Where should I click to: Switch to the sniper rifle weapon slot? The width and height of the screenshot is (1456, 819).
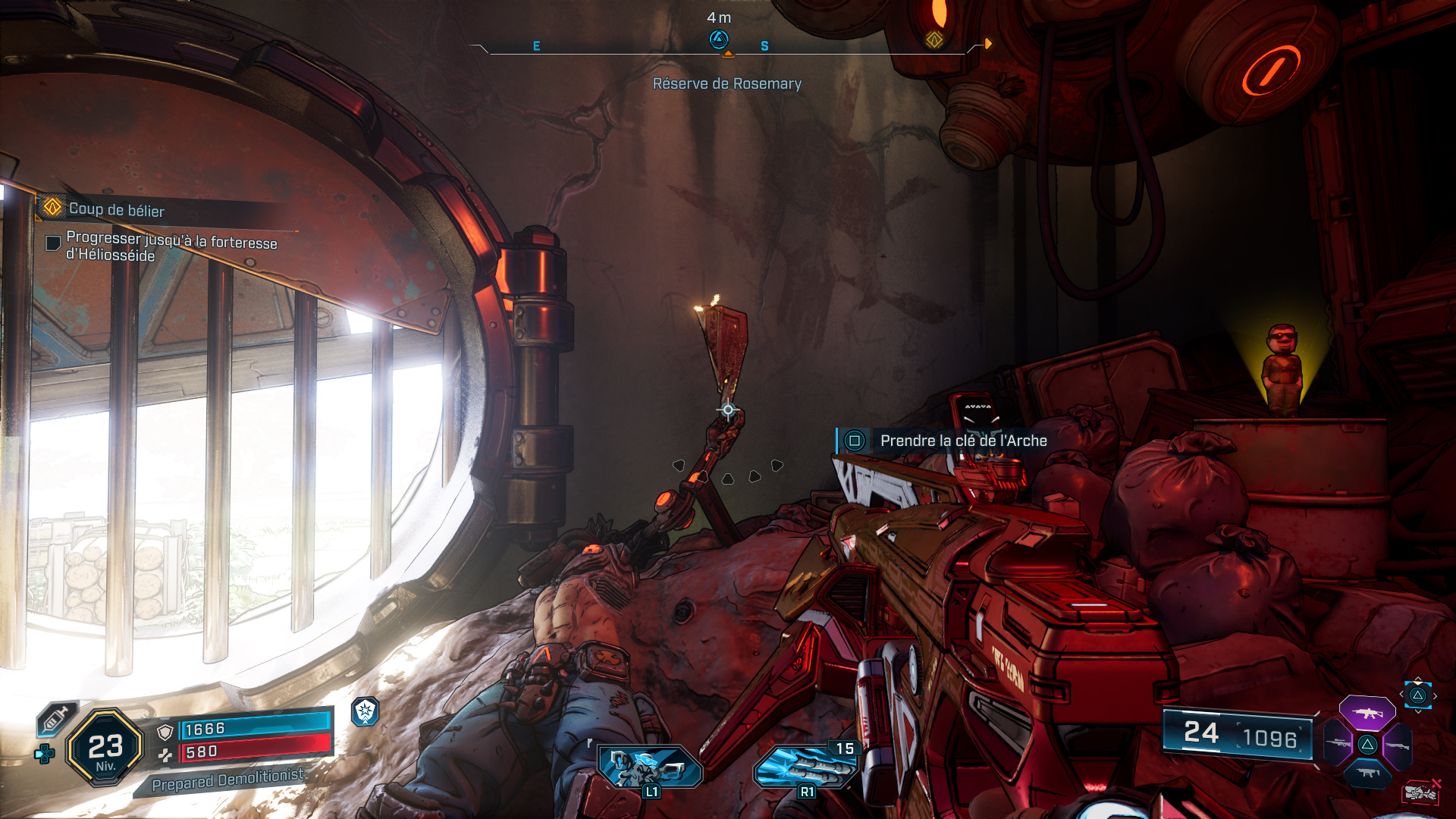coord(1338,744)
